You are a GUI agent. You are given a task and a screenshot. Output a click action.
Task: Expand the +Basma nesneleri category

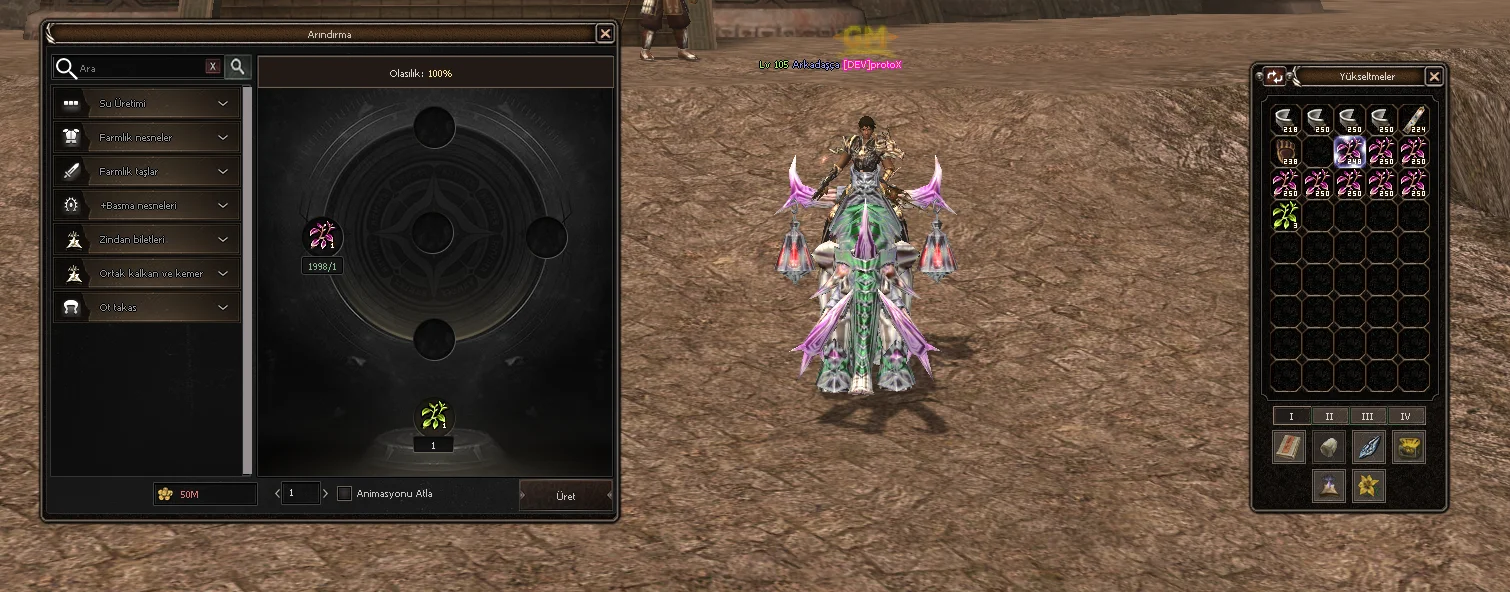pos(146,205)
